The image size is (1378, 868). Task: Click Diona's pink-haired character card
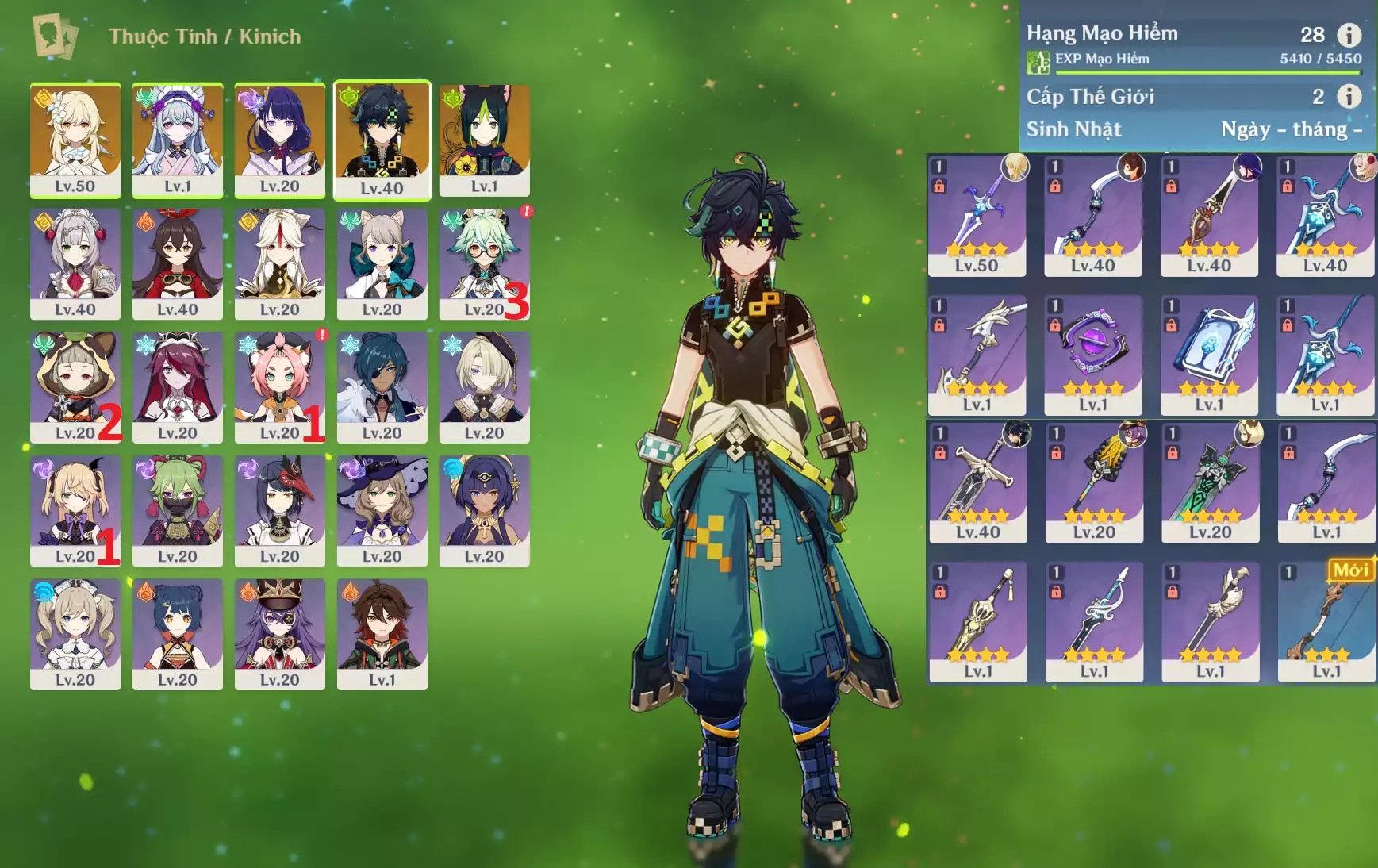tap(279, 386)
